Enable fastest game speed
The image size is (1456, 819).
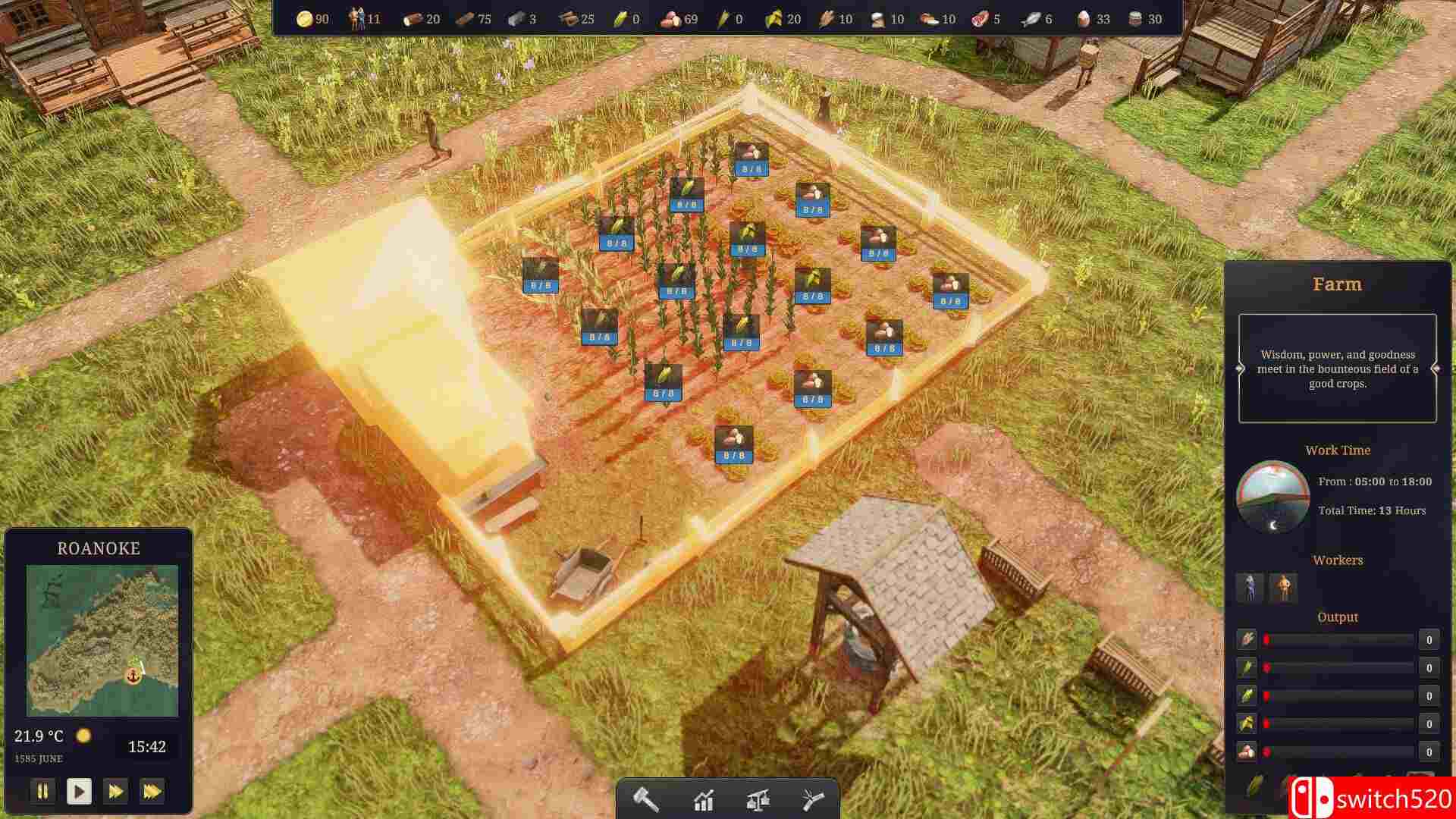(152, 791)
